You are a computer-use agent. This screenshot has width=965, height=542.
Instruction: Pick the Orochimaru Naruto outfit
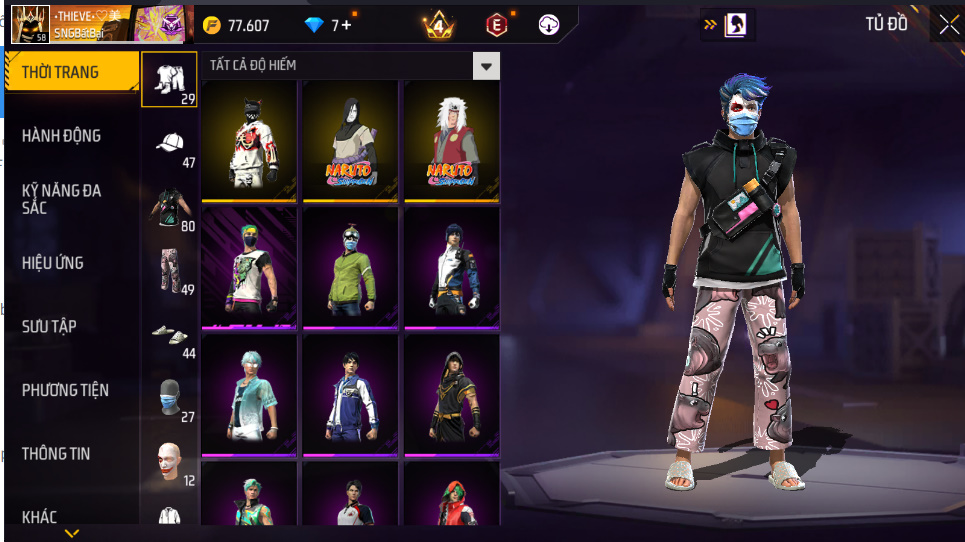tap(350, 138)
